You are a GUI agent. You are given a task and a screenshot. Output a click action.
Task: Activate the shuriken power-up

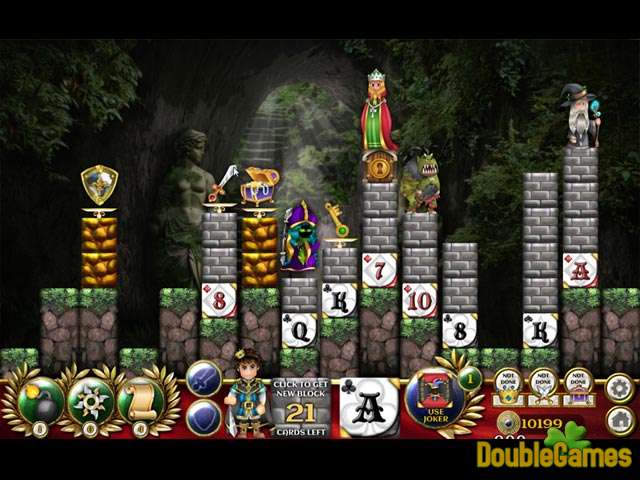click(x=91, y=401)
